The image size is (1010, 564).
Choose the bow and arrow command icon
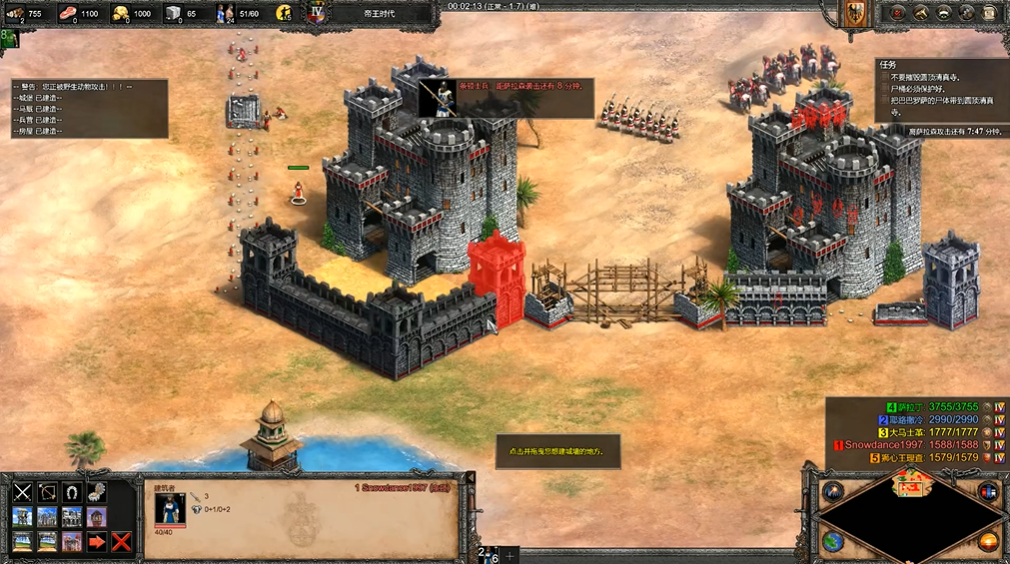click(48, 492)
